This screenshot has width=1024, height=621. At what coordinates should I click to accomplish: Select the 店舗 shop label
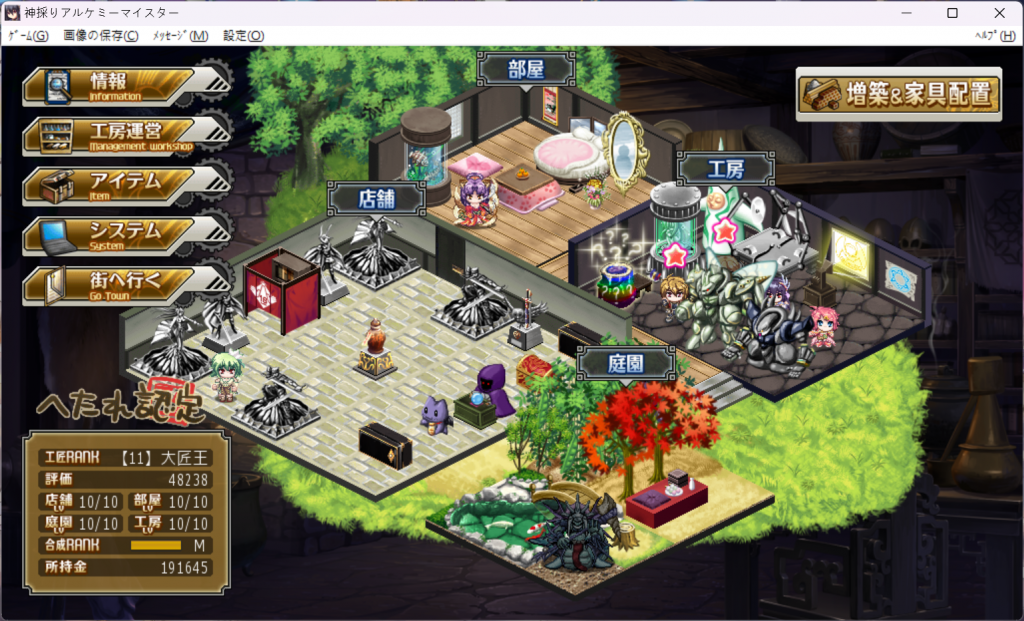(377, 198)
